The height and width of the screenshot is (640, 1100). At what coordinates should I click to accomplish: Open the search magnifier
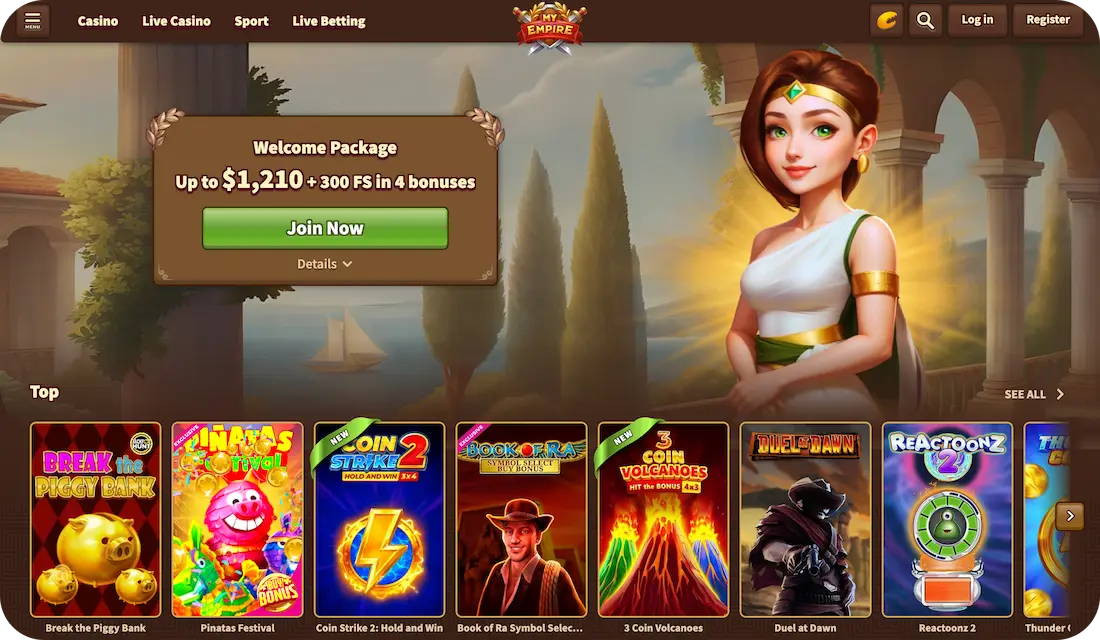coord(925,20)
